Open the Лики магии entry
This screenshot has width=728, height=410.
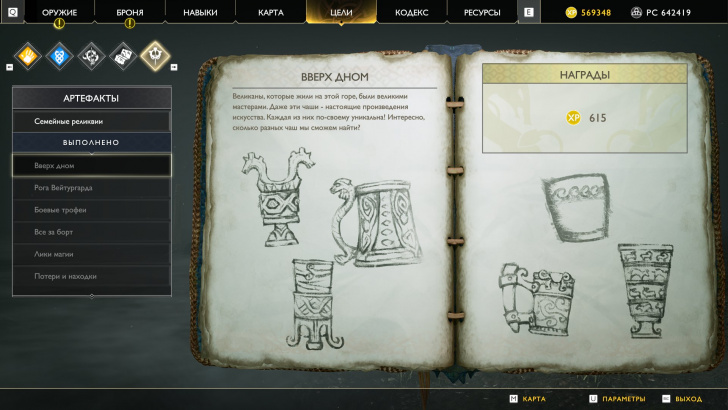tap(91, 253)
